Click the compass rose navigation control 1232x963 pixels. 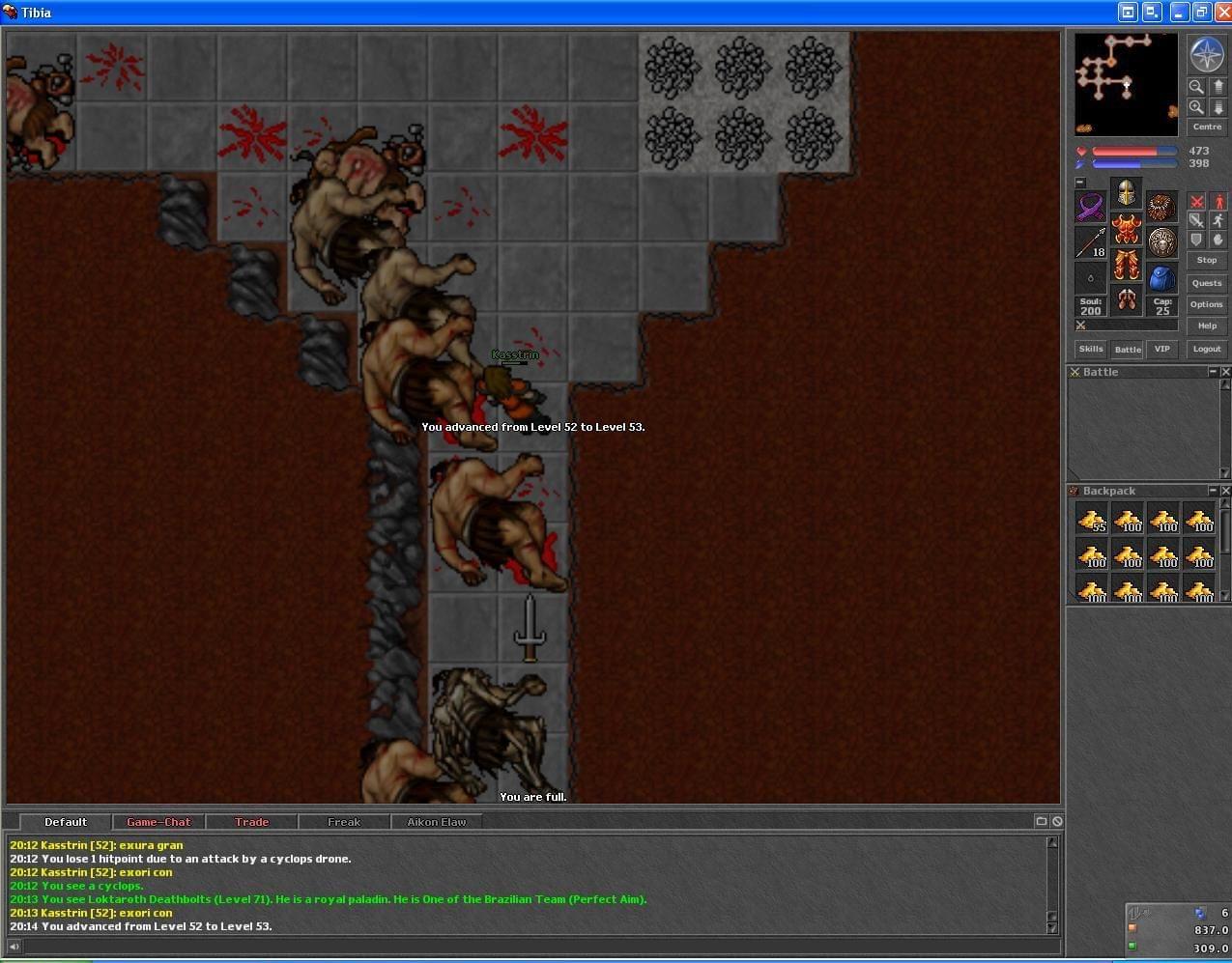coord(1206,55)
